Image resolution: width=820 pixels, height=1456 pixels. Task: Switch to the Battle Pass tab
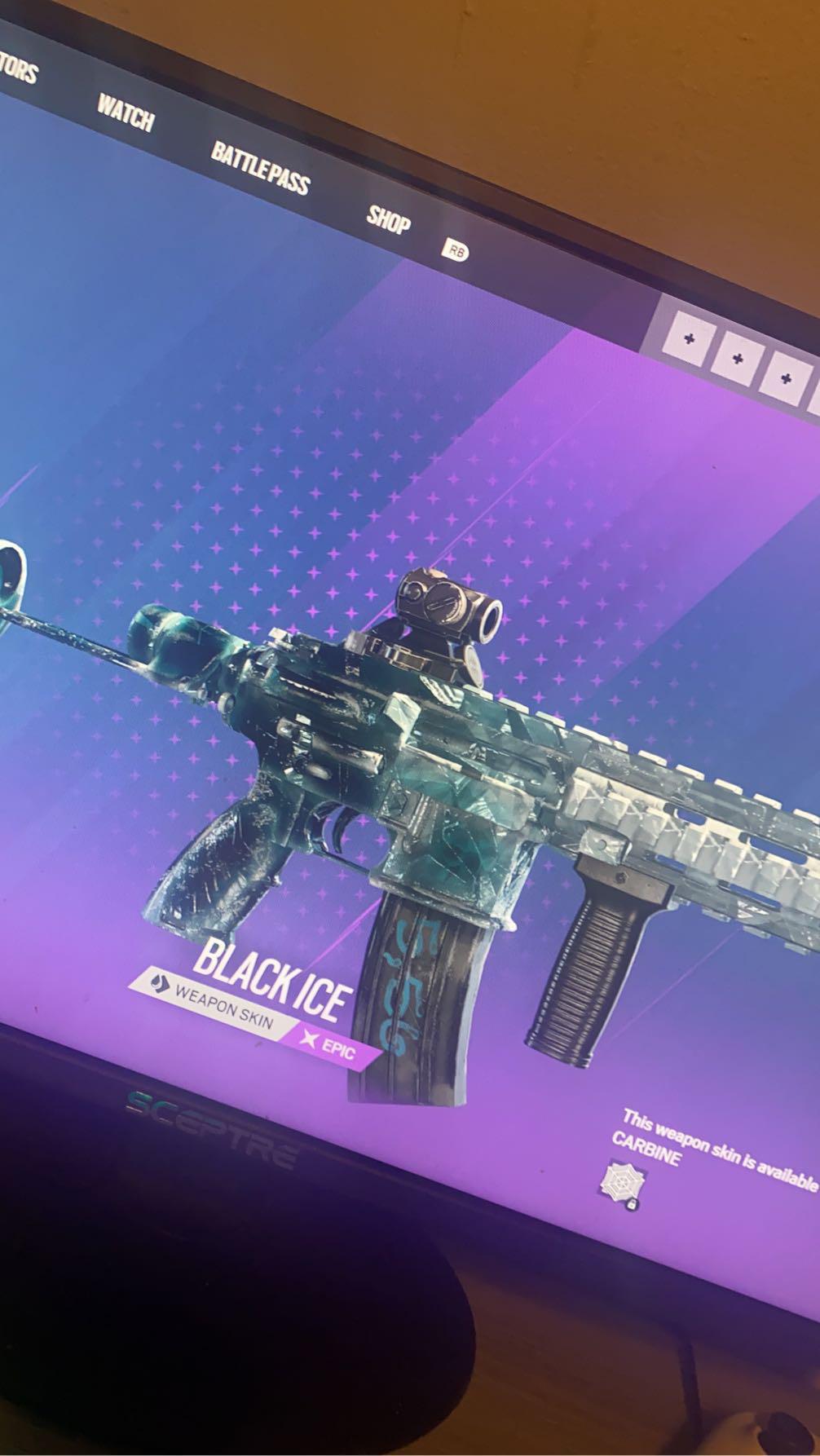260,169
